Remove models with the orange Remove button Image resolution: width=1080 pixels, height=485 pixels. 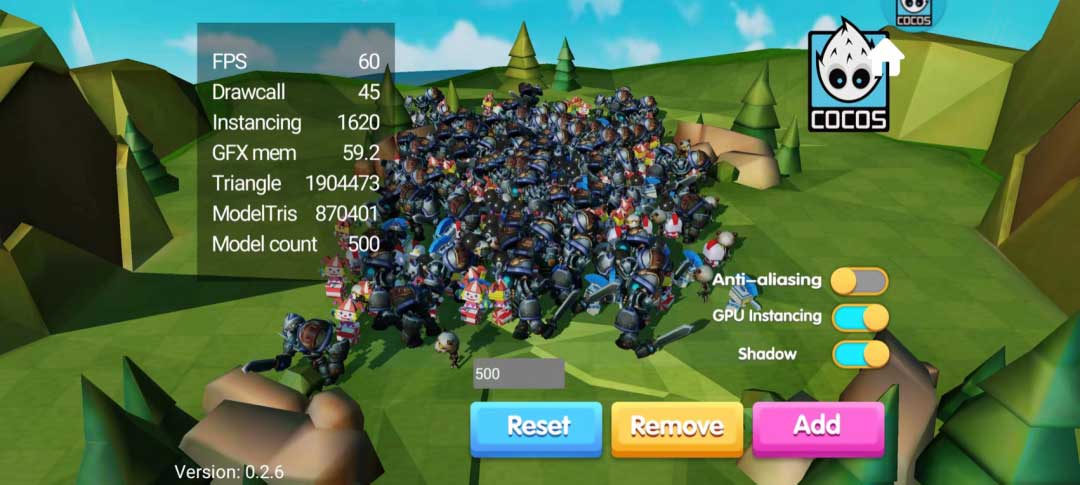point(677,427)
